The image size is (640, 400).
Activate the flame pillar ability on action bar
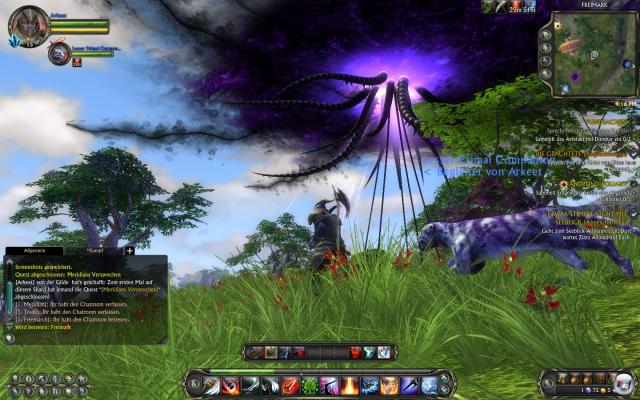pos(350,385)
